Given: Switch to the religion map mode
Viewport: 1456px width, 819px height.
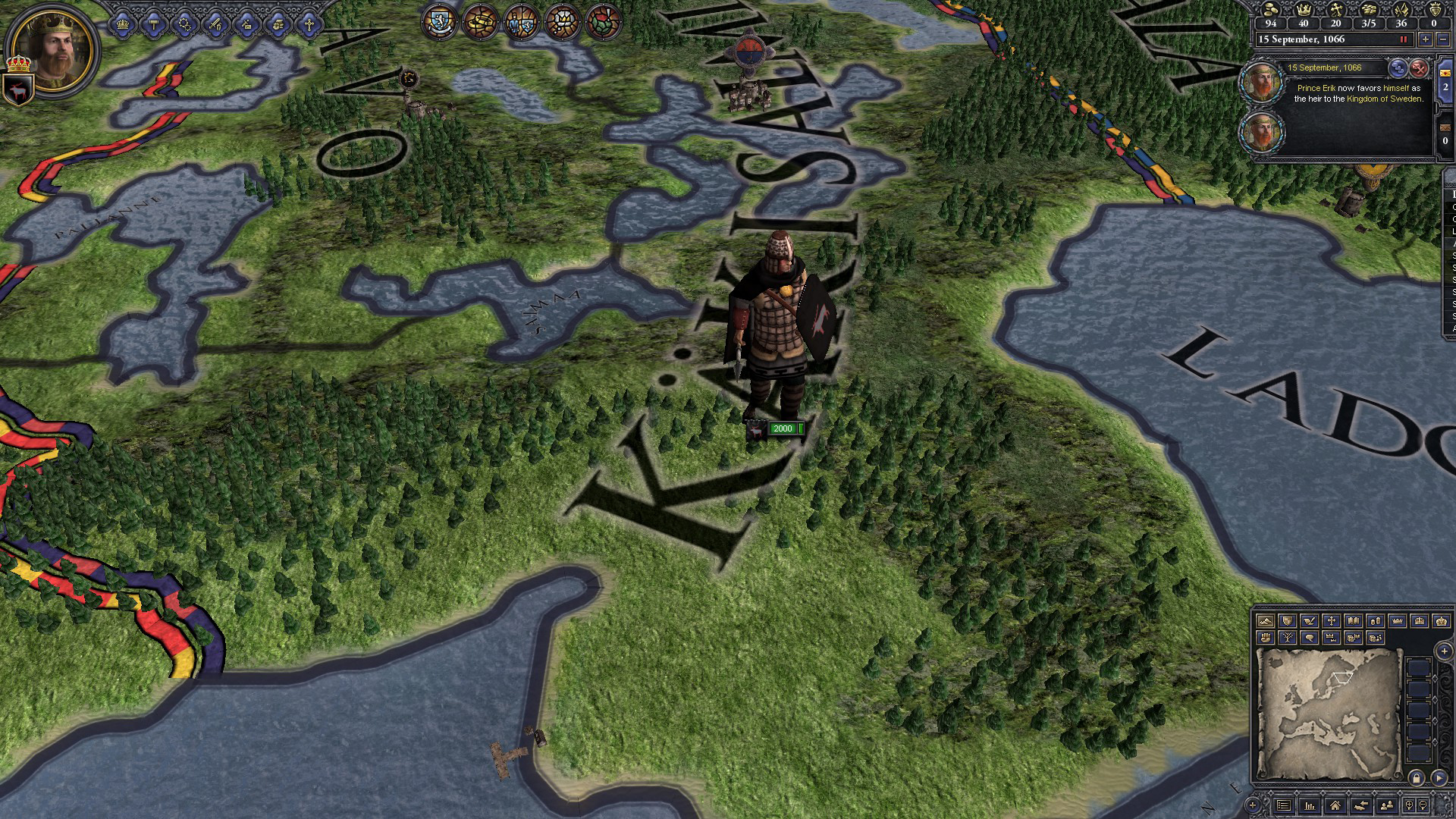Looking at the screenshot, I should [1331, 621].
